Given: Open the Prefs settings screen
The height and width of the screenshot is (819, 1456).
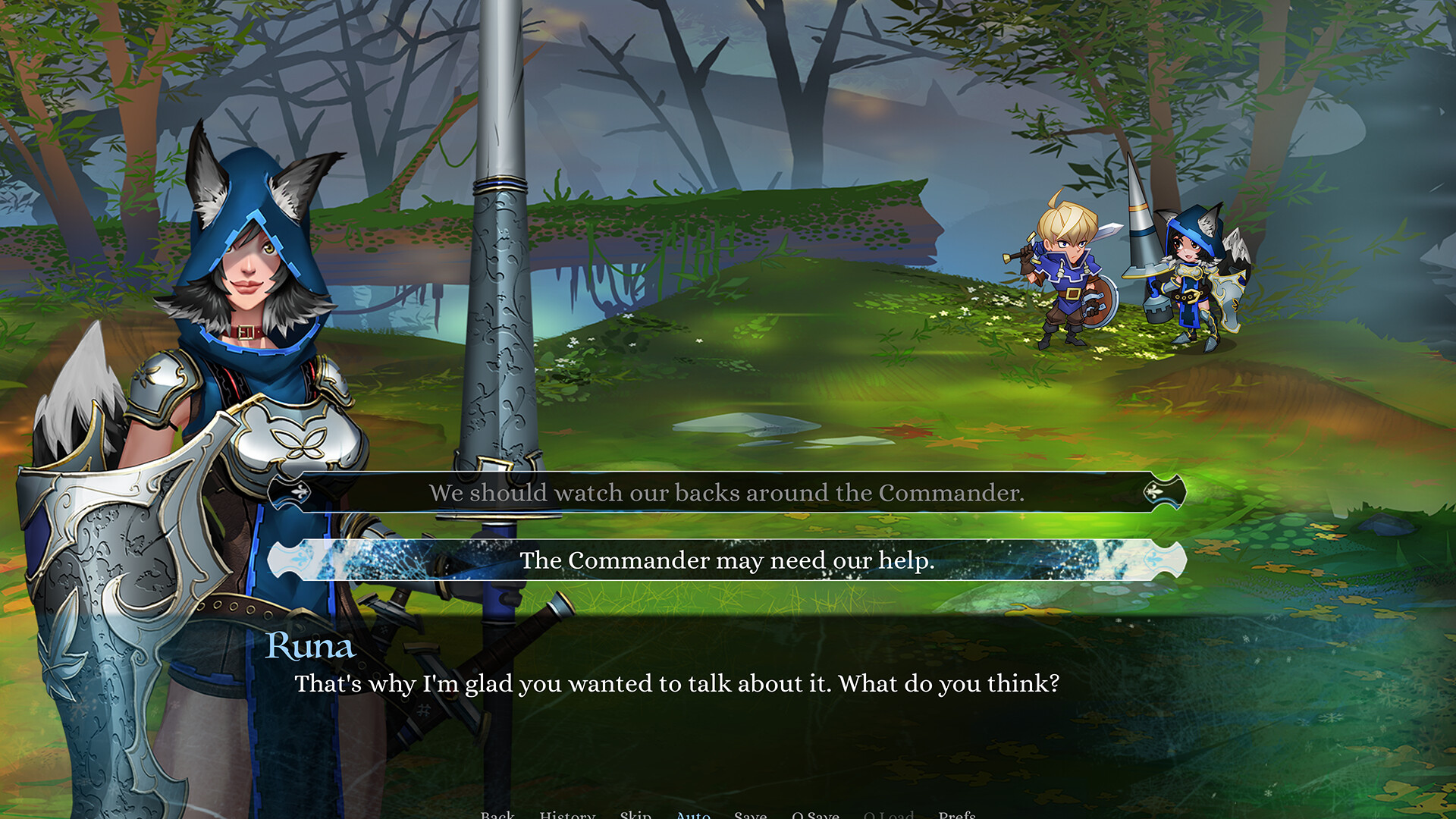Looking at the screenshot, I should pyautogui.click(x=957, y=814).
